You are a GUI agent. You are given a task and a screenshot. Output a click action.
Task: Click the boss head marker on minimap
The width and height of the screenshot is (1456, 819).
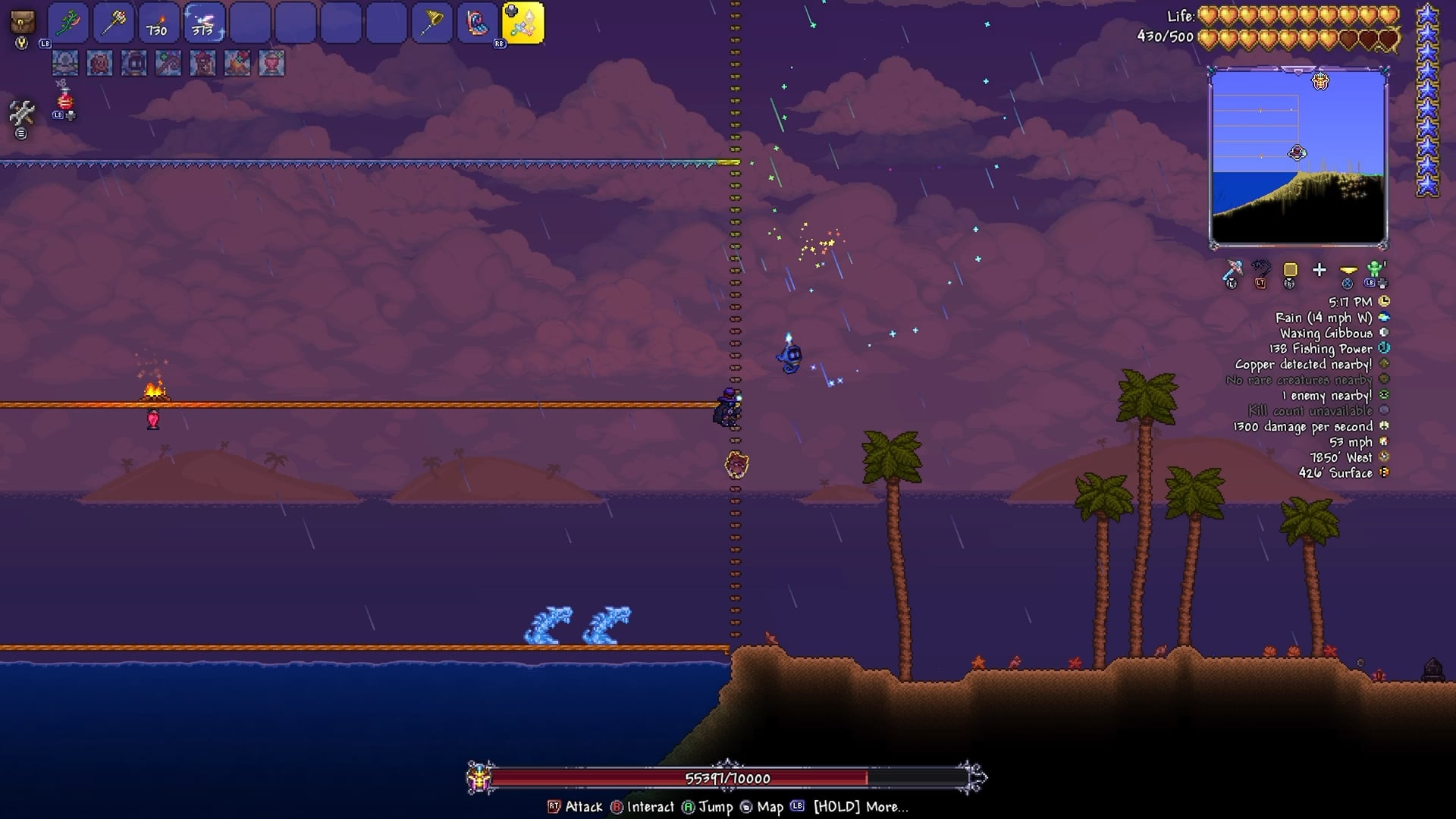[x=1320, y=81]
